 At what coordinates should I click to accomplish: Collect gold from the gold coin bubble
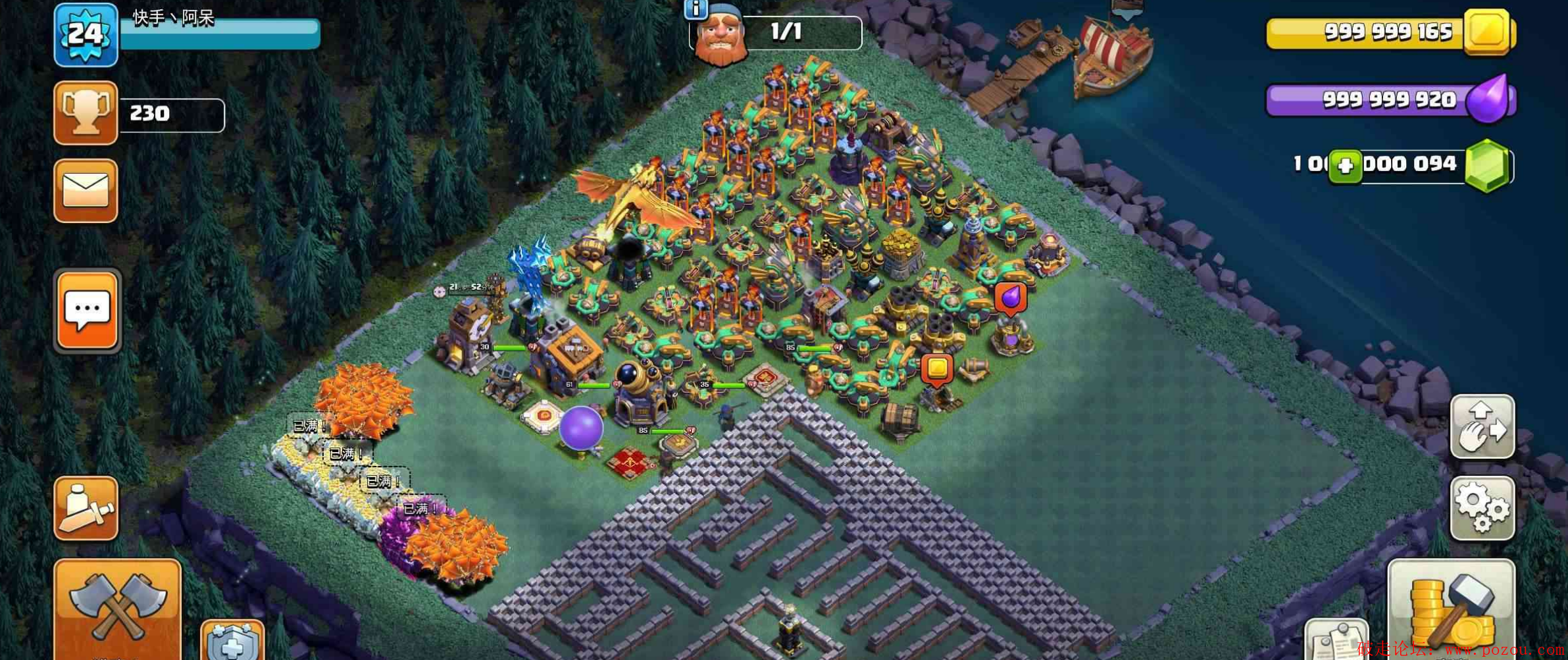point(937,368)
